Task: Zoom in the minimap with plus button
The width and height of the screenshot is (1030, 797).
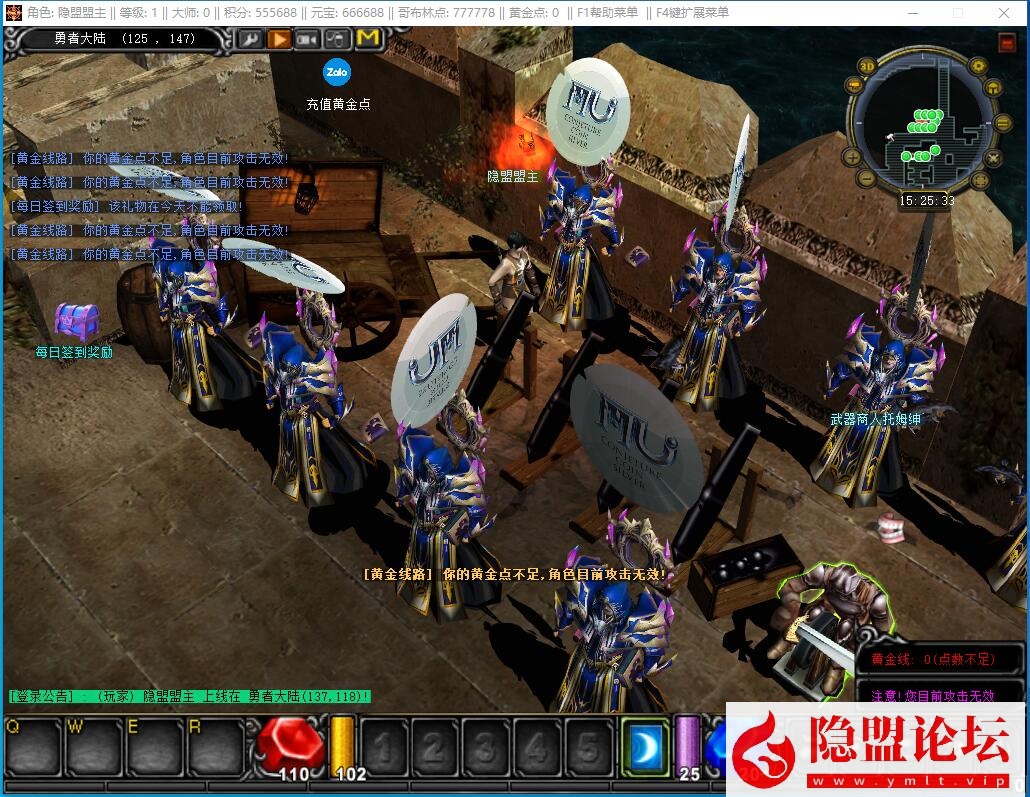Action: (x=852, y=157)
